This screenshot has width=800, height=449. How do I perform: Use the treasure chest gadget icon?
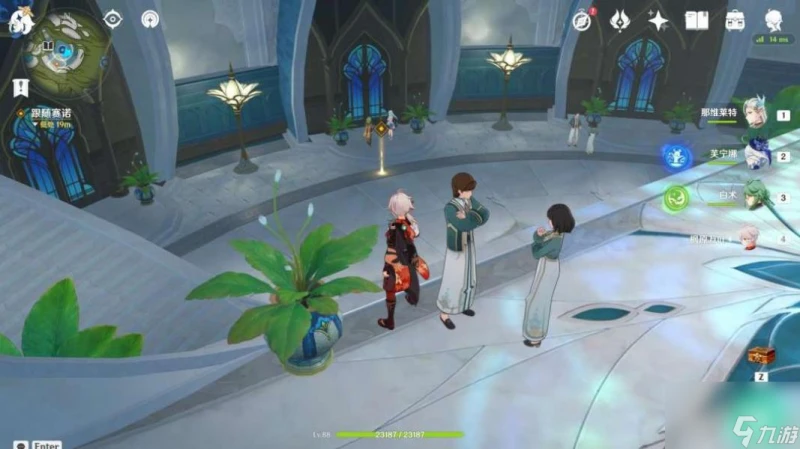click(x=761, y=357)
